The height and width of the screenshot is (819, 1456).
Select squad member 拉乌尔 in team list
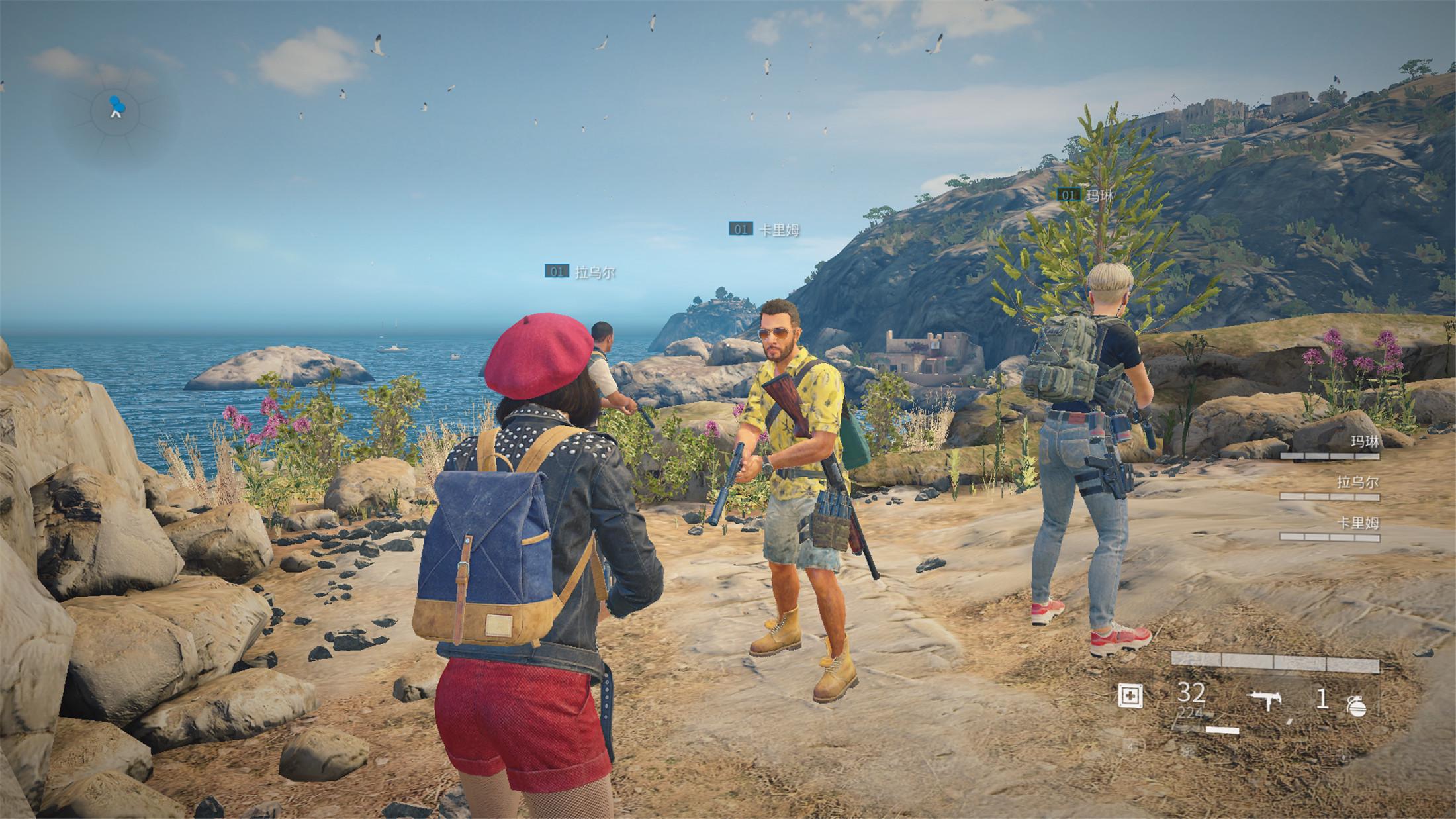click(1357, 483)
